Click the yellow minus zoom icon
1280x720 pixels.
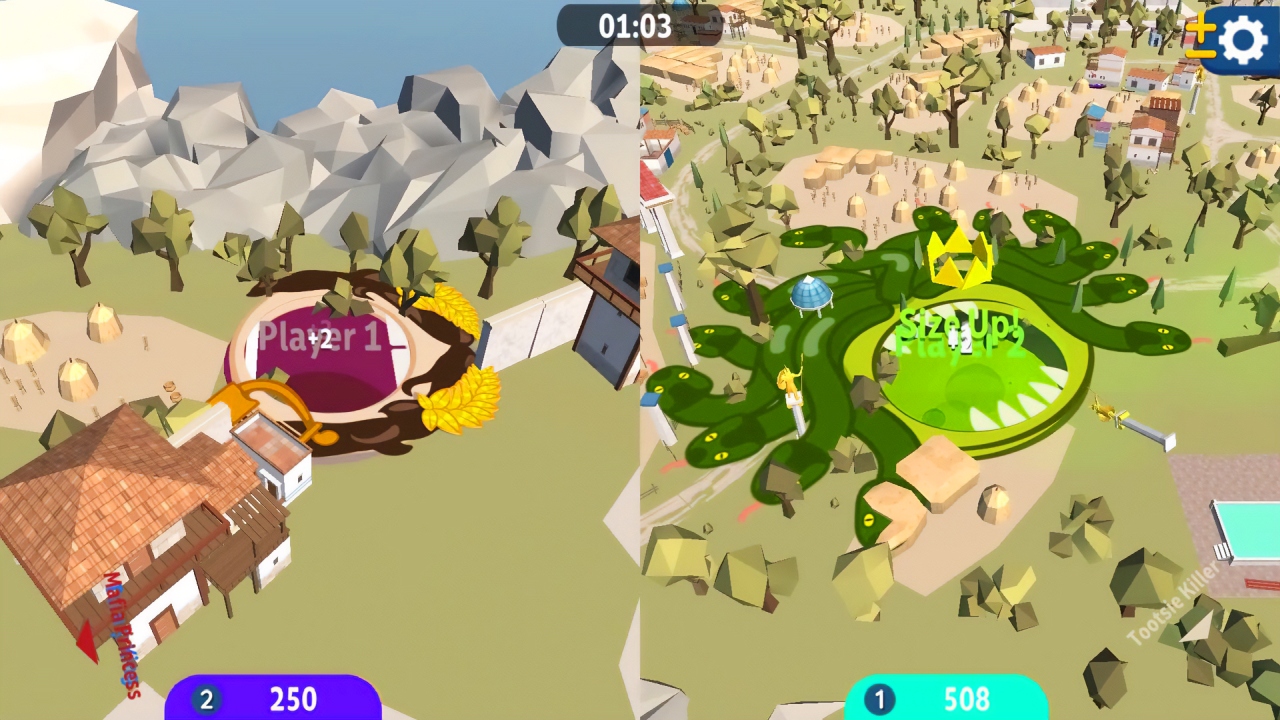tap(1200, 55)
